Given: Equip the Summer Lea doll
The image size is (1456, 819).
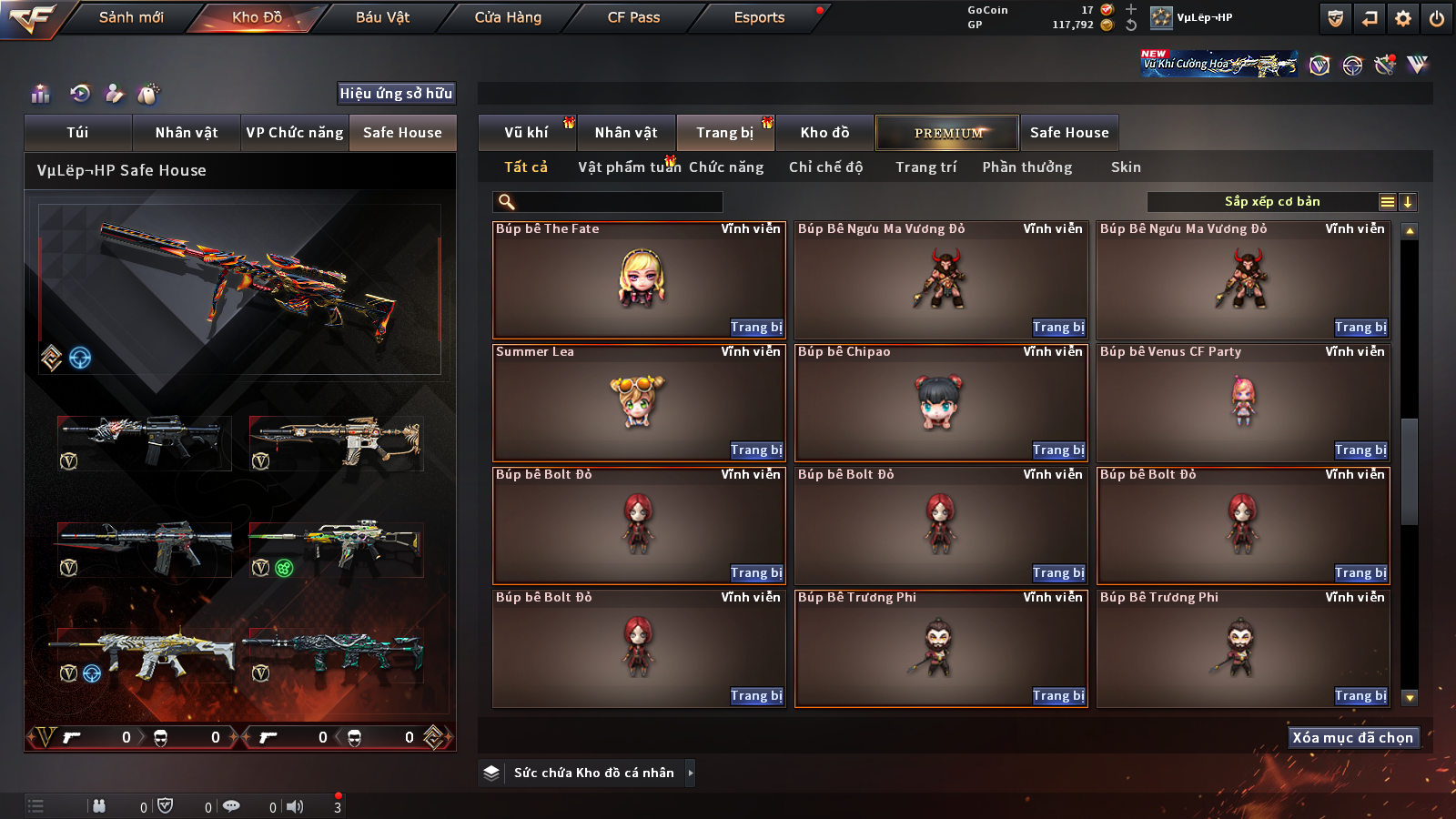Looking at the screenshot, I should [755, 450].
